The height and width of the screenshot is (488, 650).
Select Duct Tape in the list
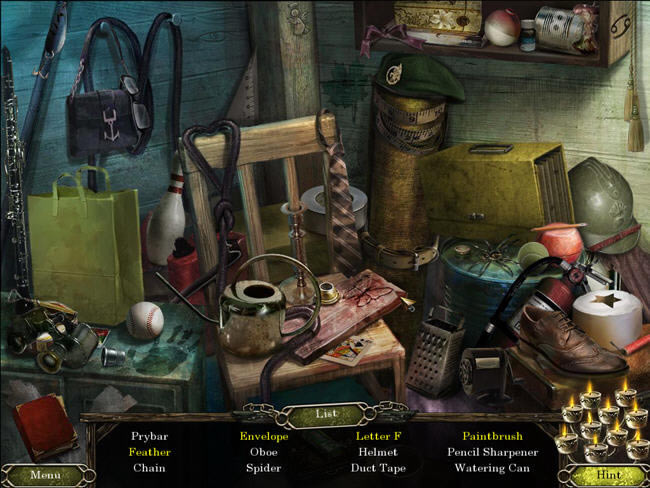[377, 467]
